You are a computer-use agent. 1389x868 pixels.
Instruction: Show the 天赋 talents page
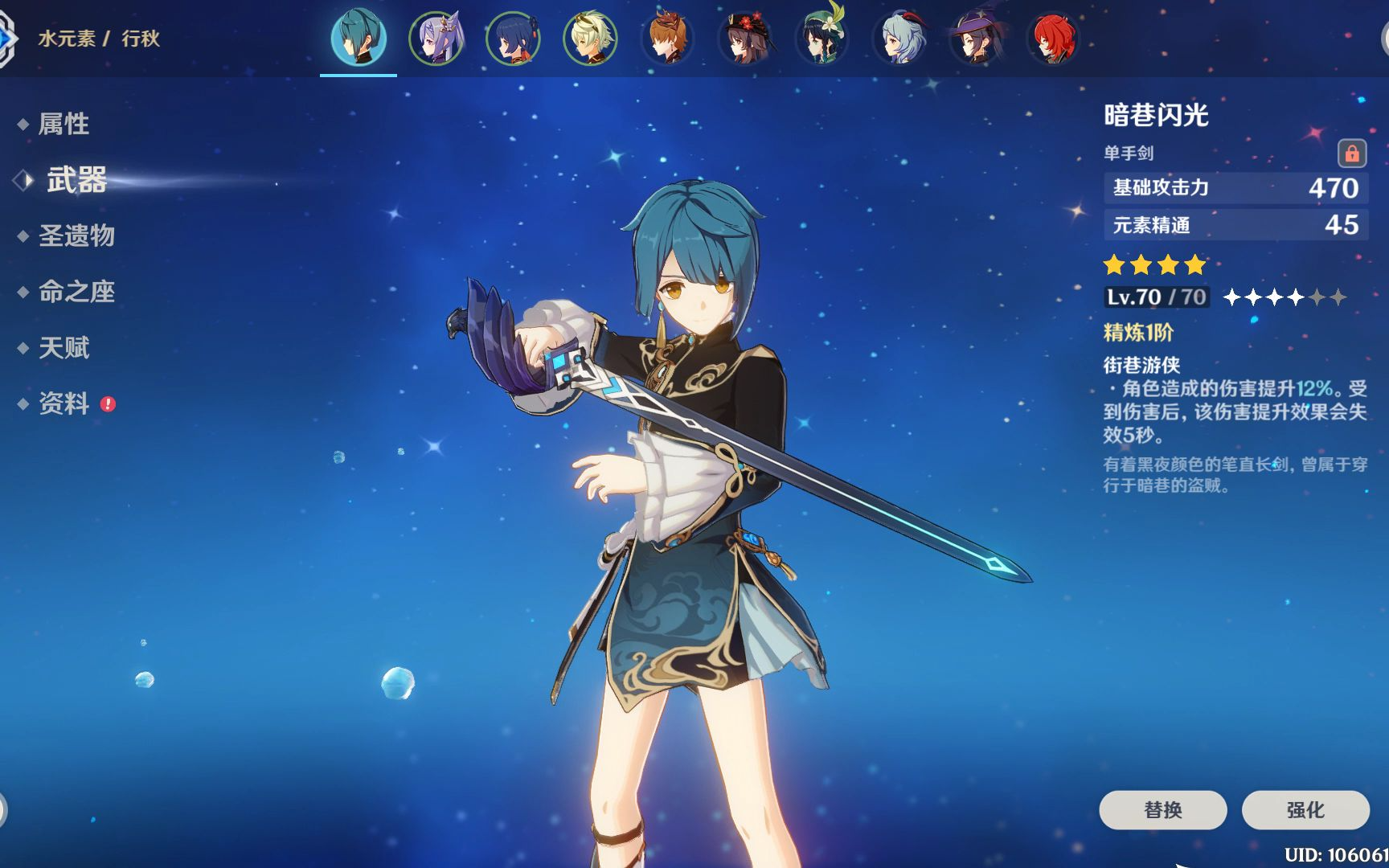point(64,348)
